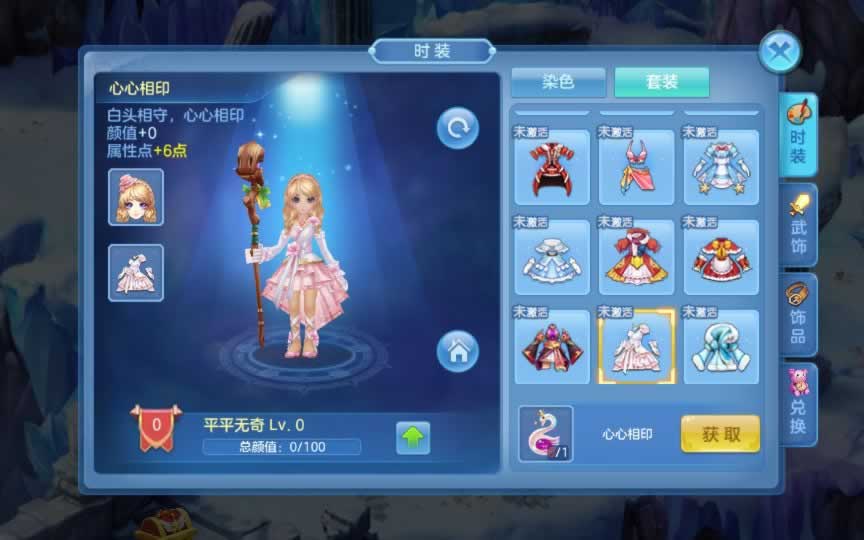Select the pink dress equipment slot
The height and width of the screenshot is (540, 864).
[136, 272]
